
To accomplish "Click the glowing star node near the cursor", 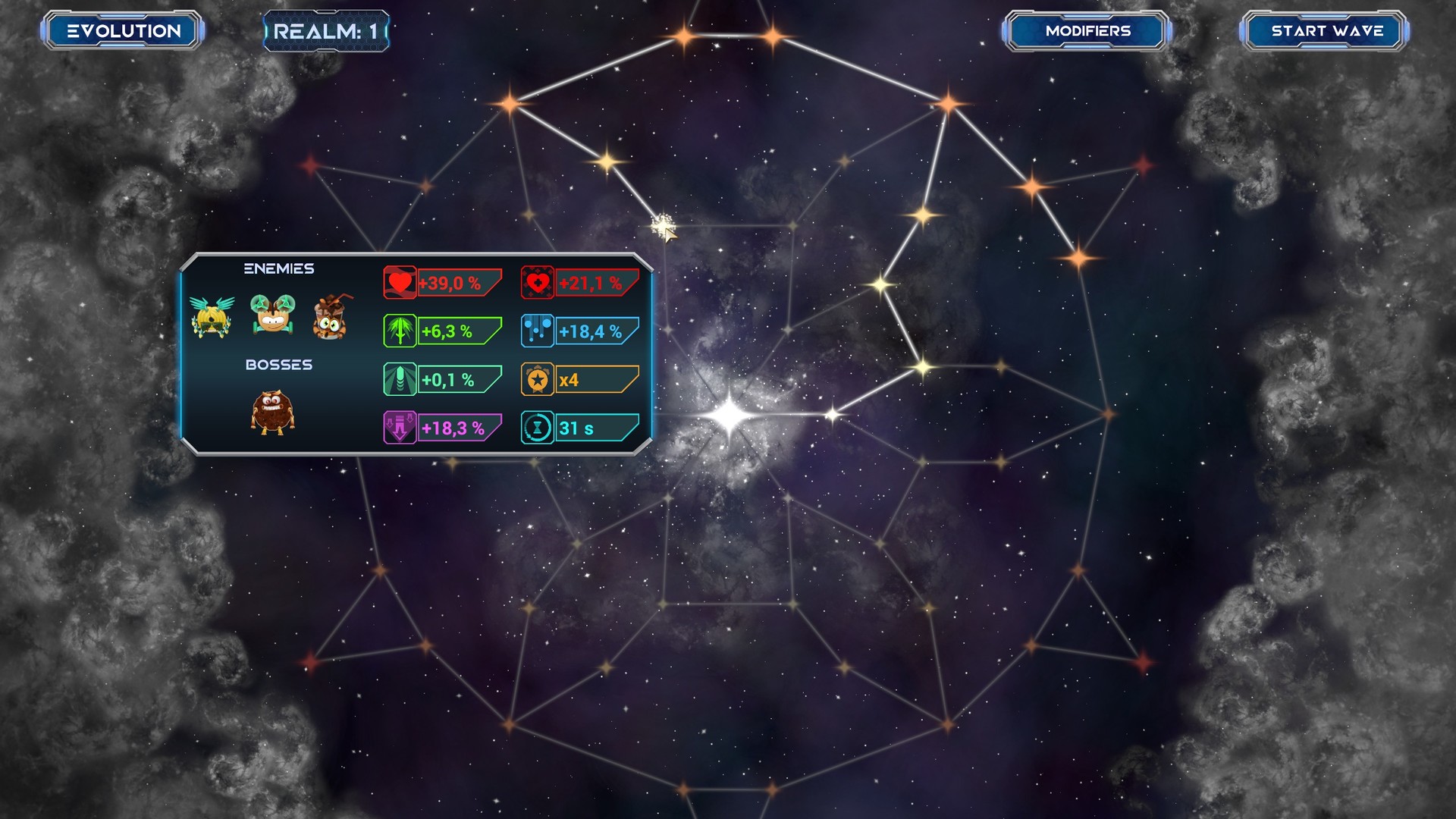I will (x=661, y=226).
